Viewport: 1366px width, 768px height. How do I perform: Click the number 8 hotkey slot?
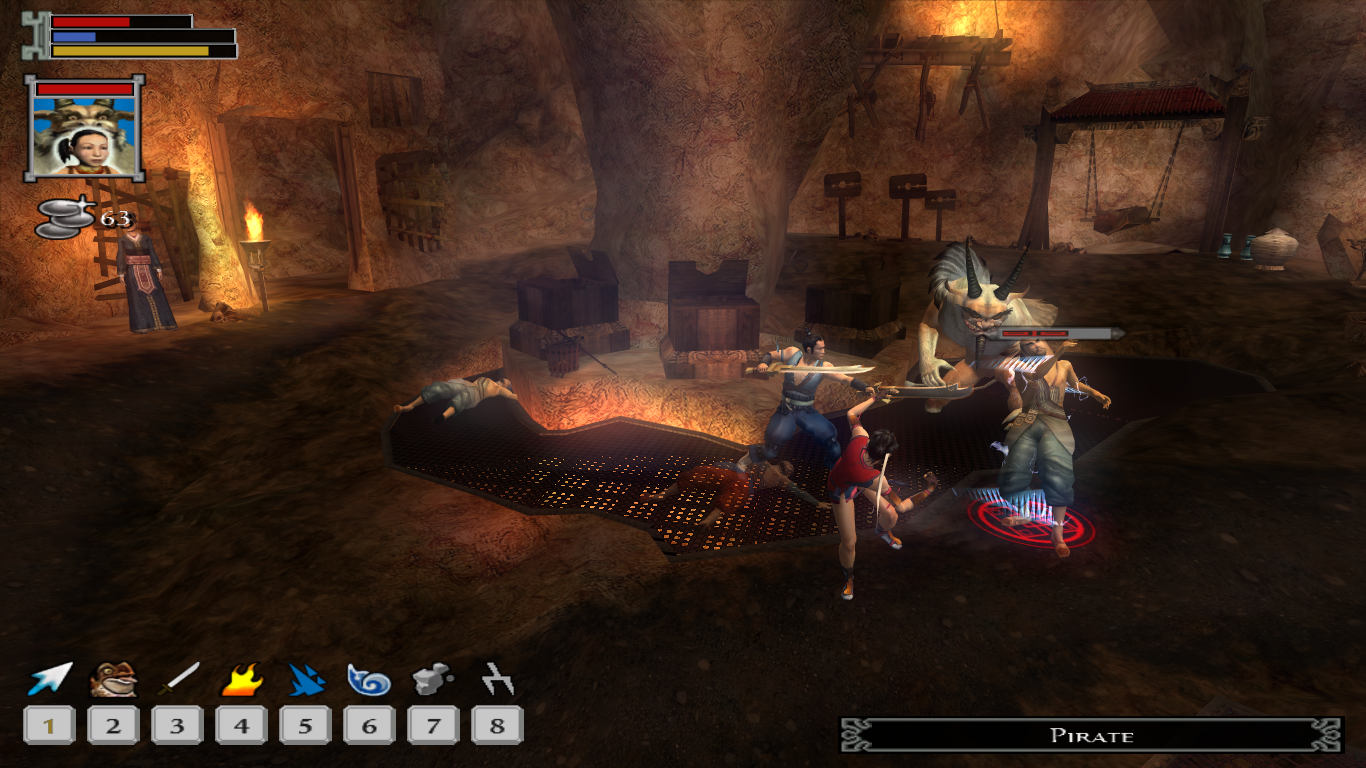pos(497,725)
